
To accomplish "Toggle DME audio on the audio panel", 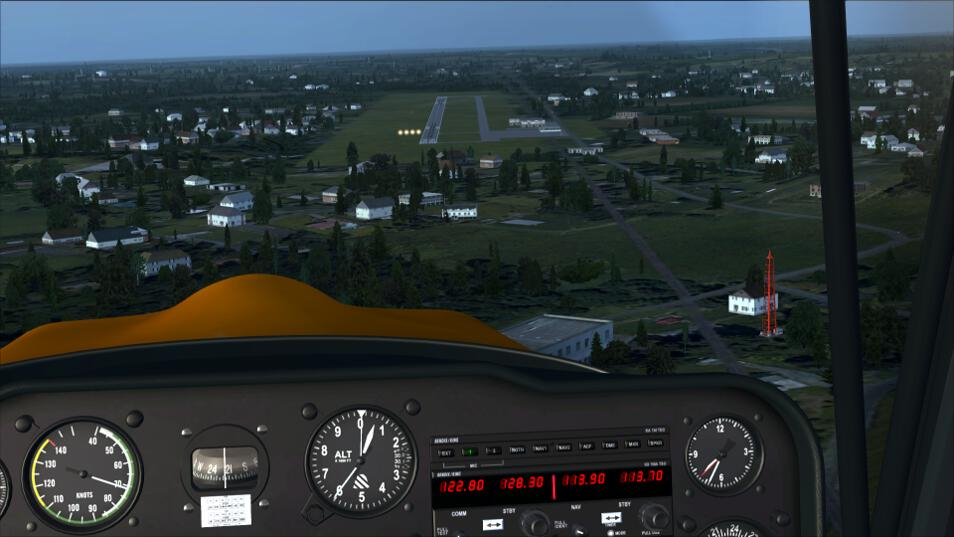I will pyautogui.click(x=609, y=445).
